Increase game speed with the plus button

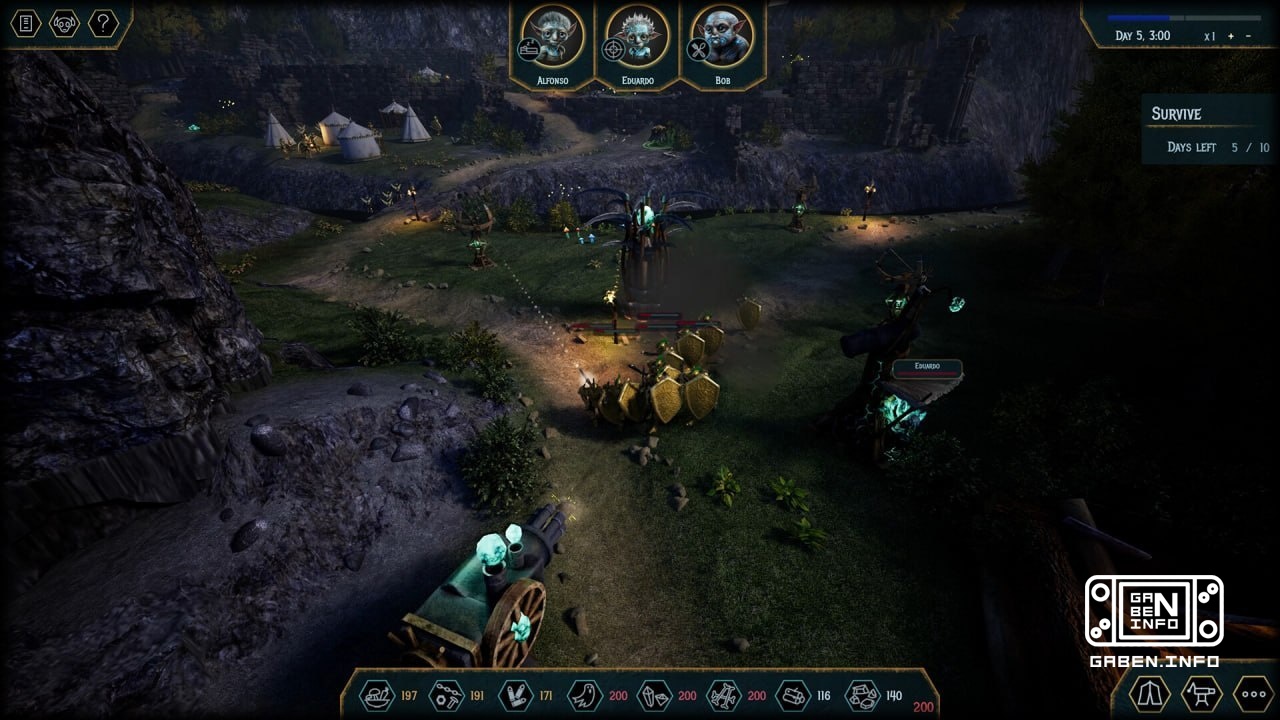click(x=1231, y=36)
